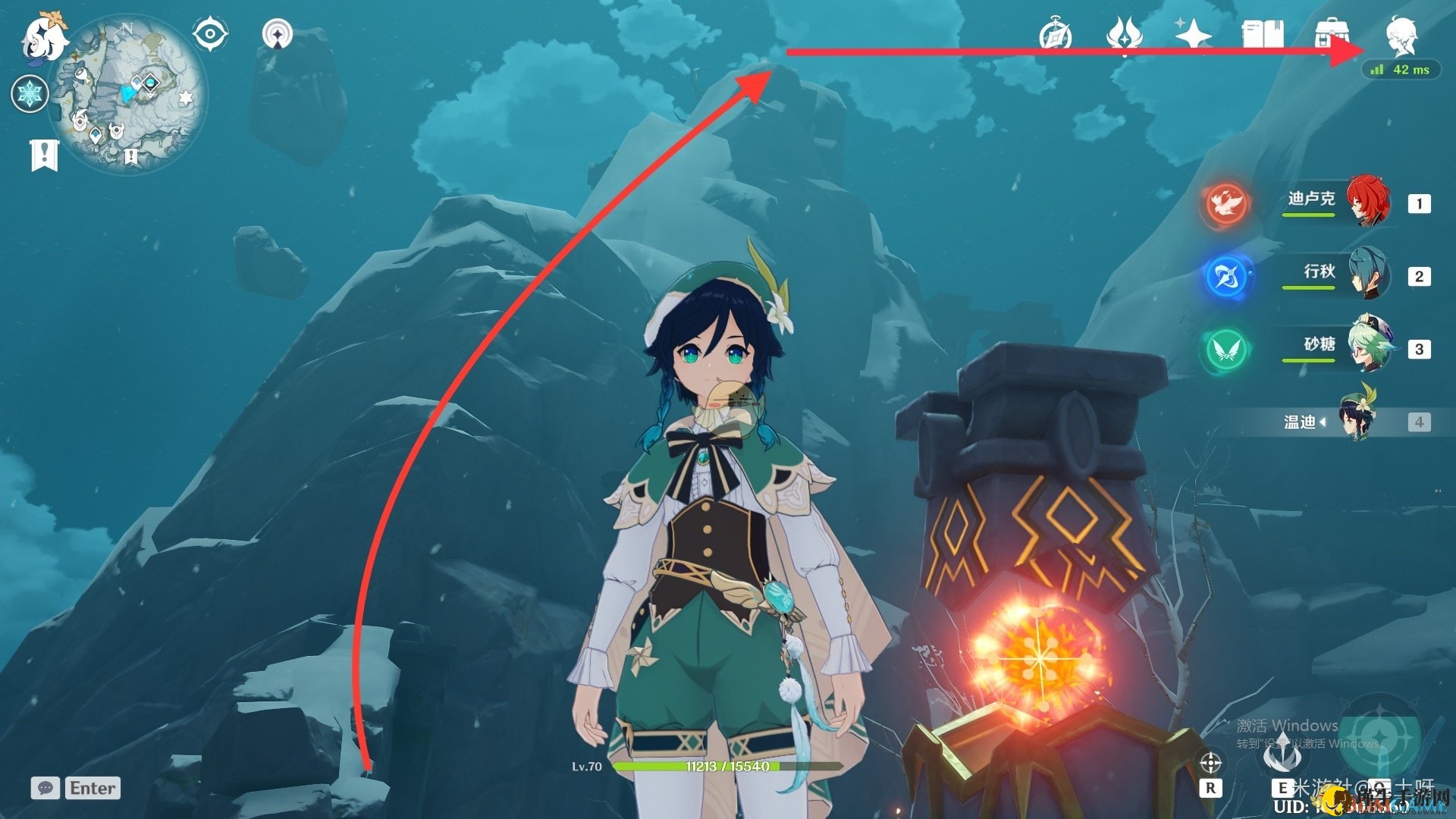Open the Adventurer Handbook compass icon
1456x819 pixels.
tap(1055, 34)
